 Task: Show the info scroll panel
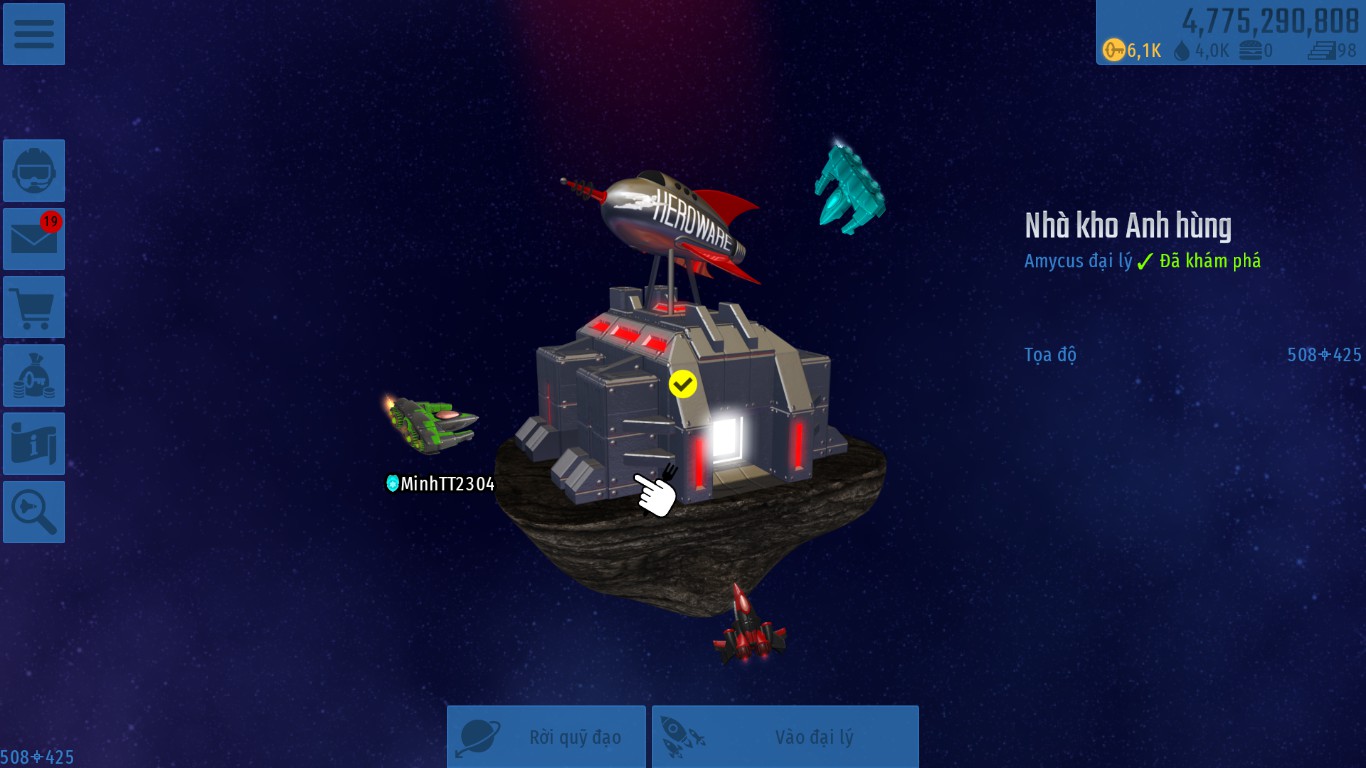click(x=34, y=443)
